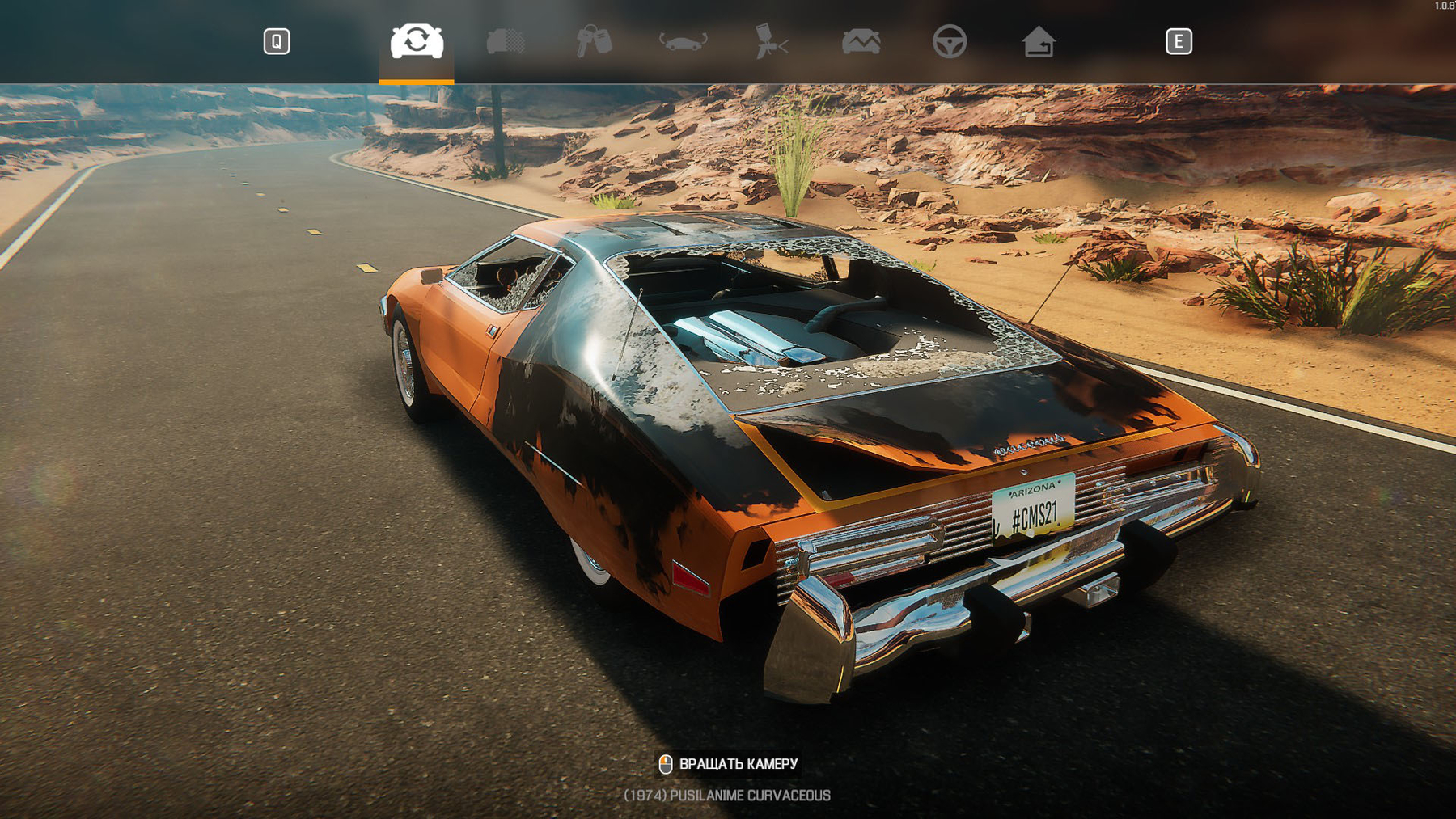Image resolution: width=1456 pixels, height=819 pixels.
Task: Switch to the car keys tab
Action: pyautogui.click(x=594, y=41)
